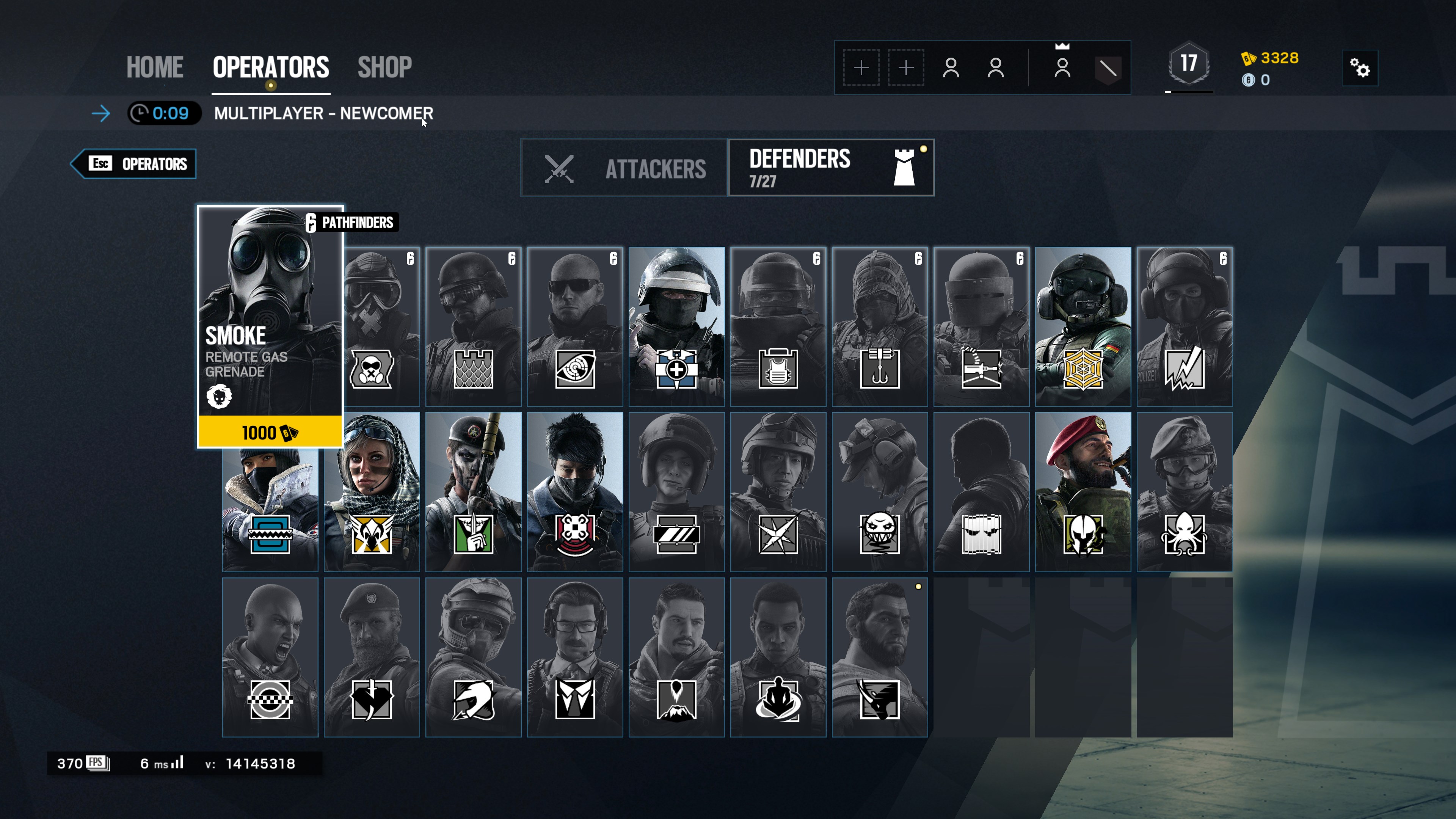Buy Smoke for 1000 renown
Viewport: 1456px width, 819px height.
270,432
